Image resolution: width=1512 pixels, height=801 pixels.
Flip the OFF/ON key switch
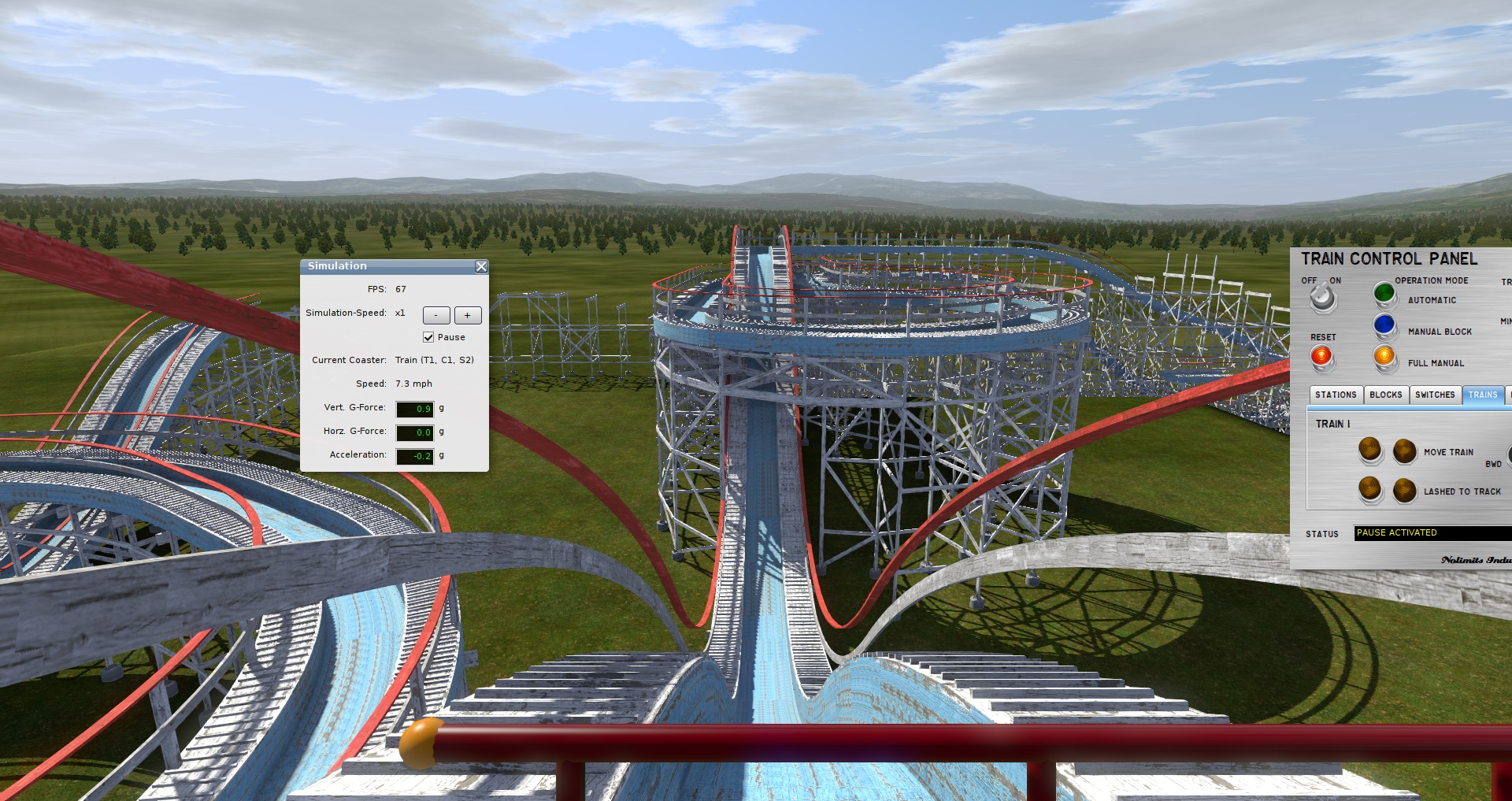coord(1322,298)
